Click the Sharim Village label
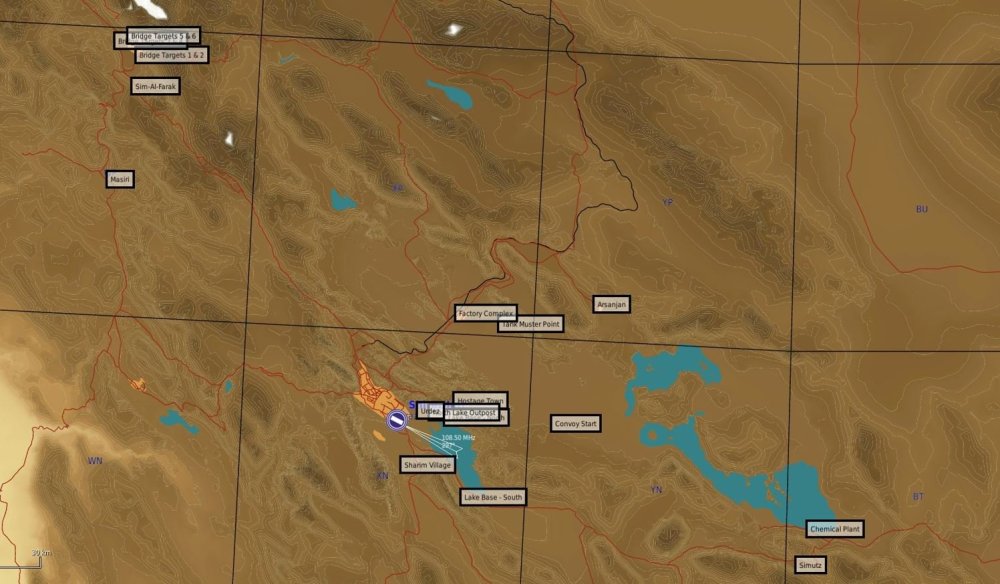 427,465
